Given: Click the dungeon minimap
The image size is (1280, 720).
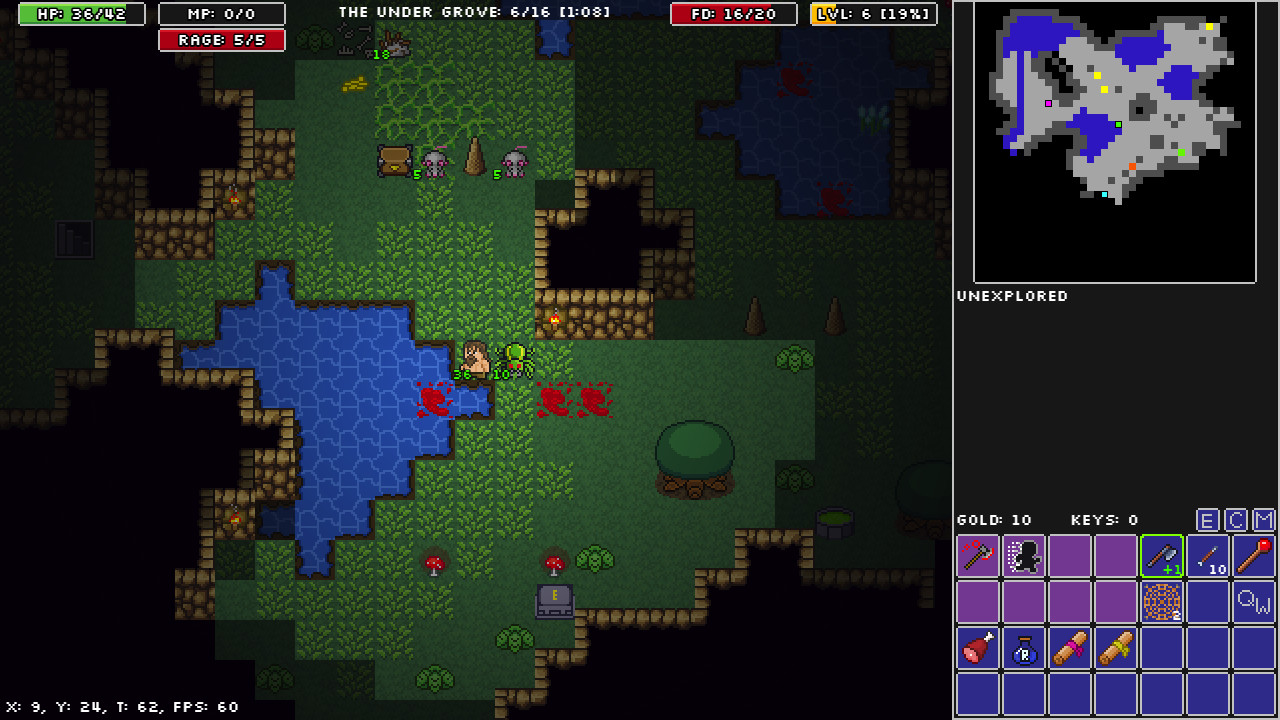Looking at the screenshot, I should pos(1115,142).
